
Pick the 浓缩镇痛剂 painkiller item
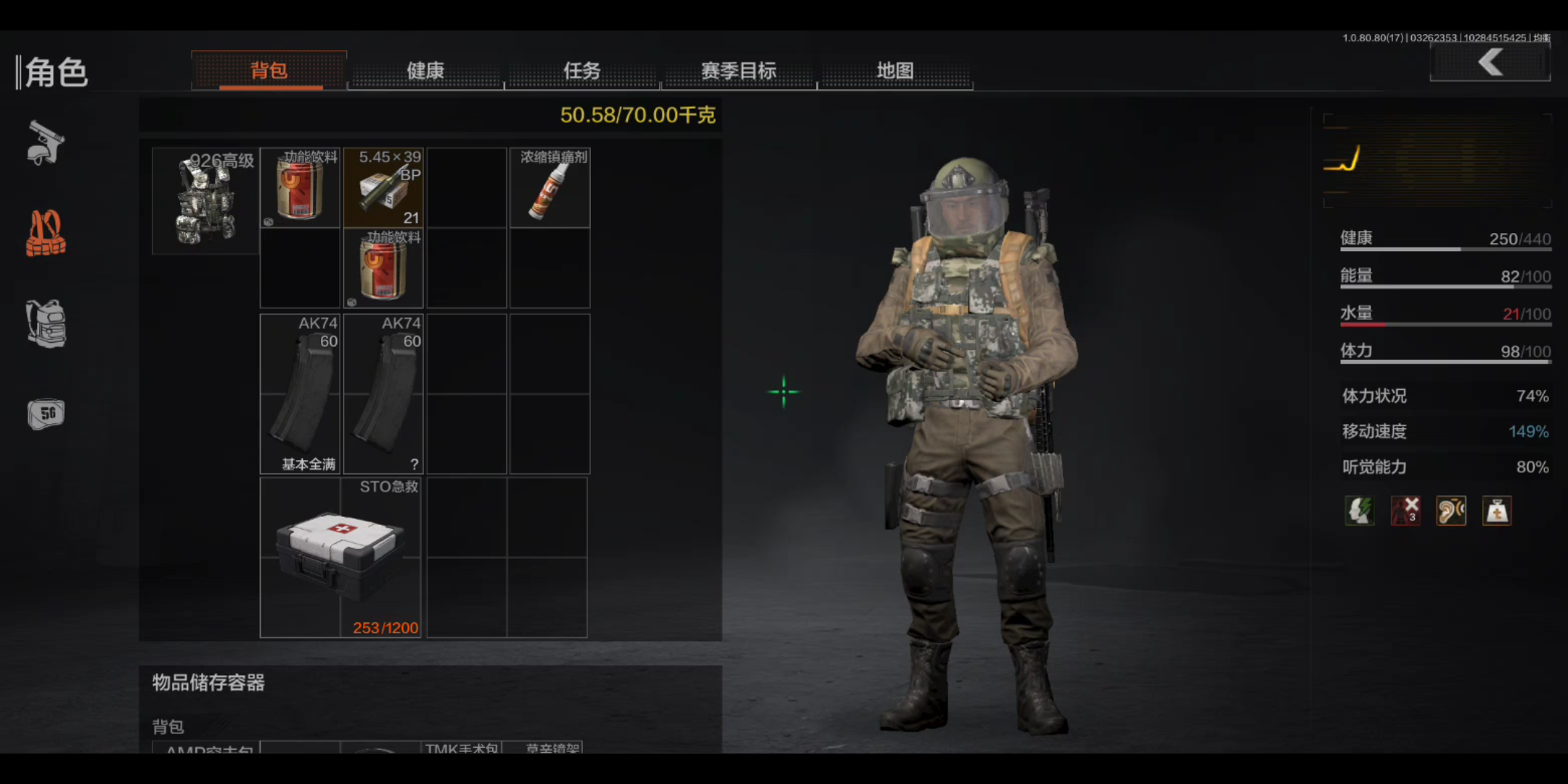click(550, 188)
